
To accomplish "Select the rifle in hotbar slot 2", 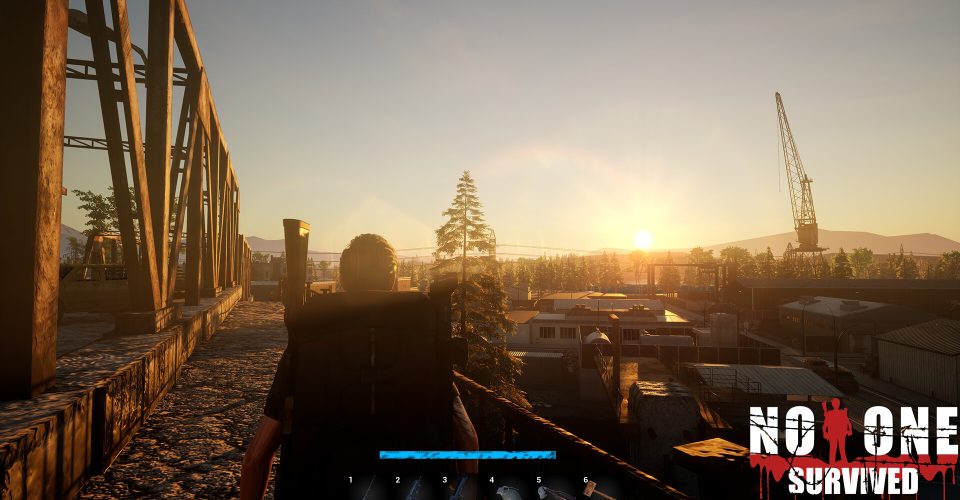I will click(416, 489).
